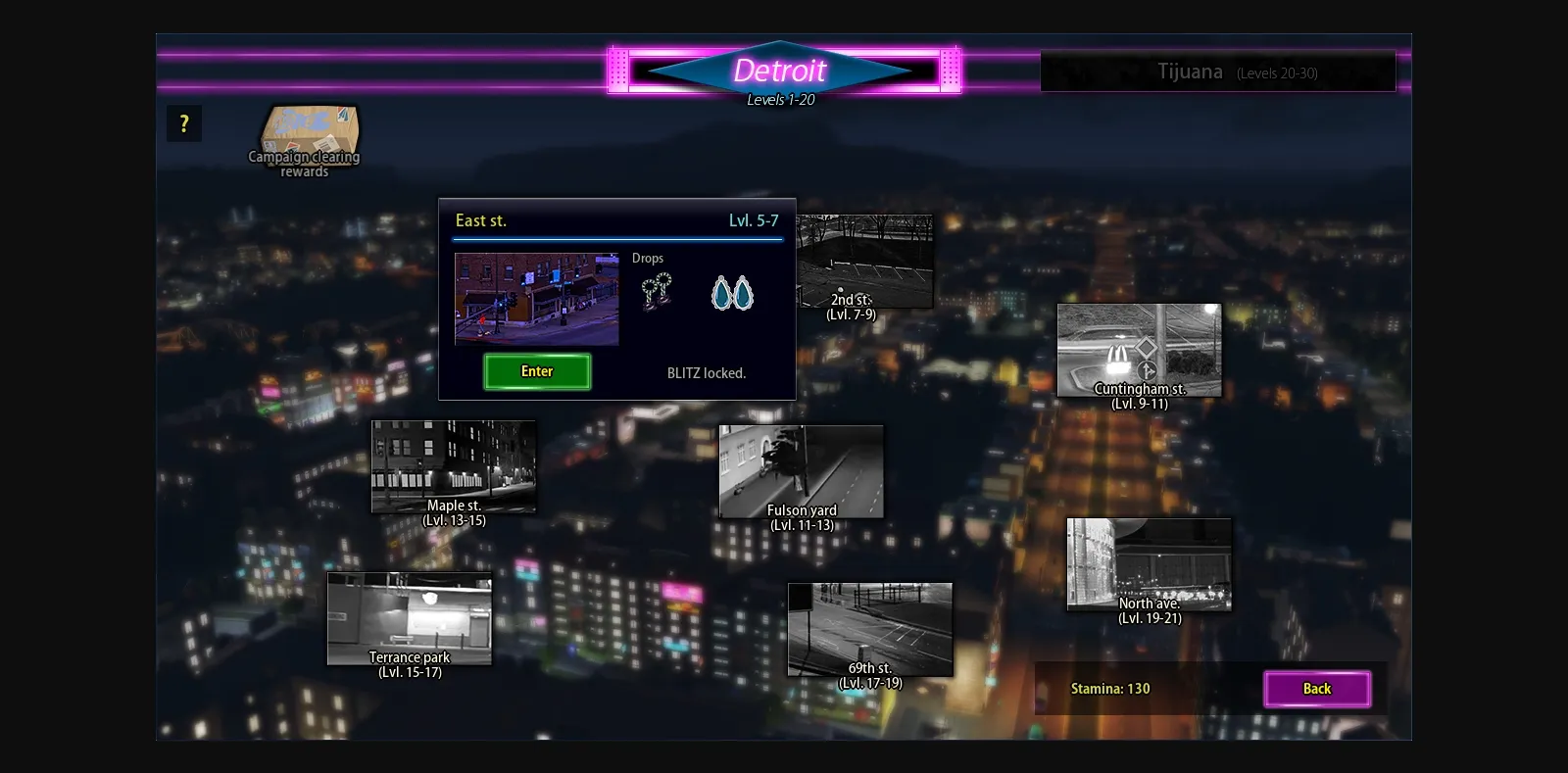The height and width of the screenshot is (773, 1568).
Task: Open the help "?" panel
Action: point(183,122)
